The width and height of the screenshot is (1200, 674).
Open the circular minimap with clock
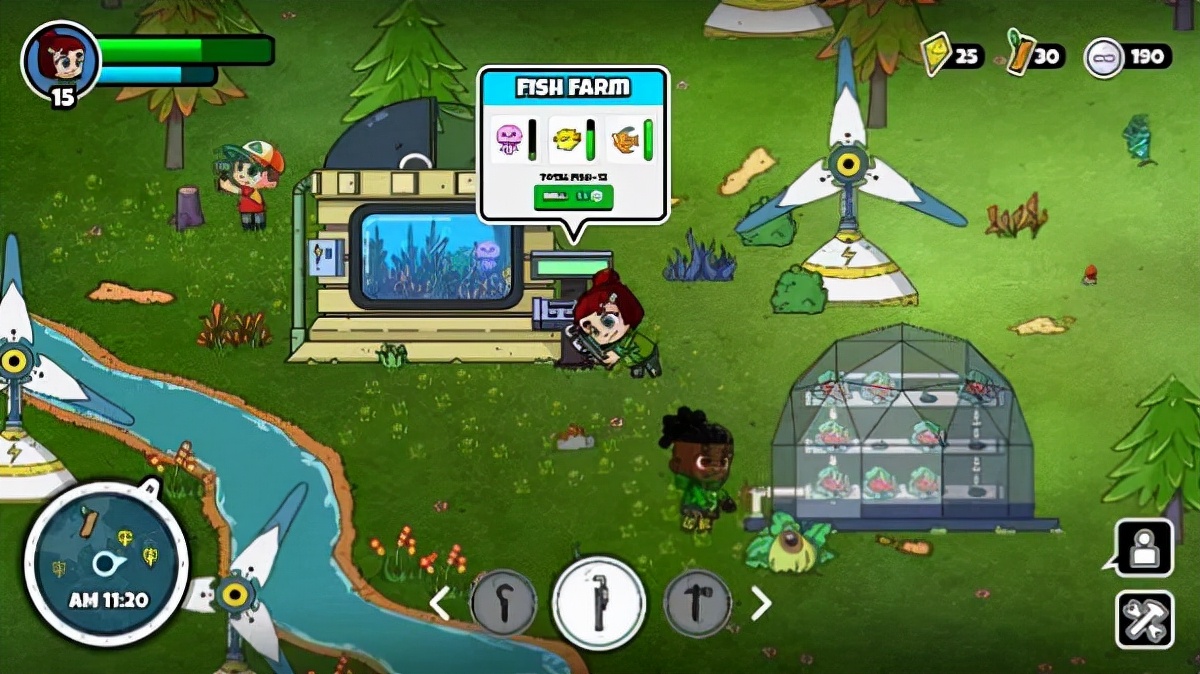(105, 564)
